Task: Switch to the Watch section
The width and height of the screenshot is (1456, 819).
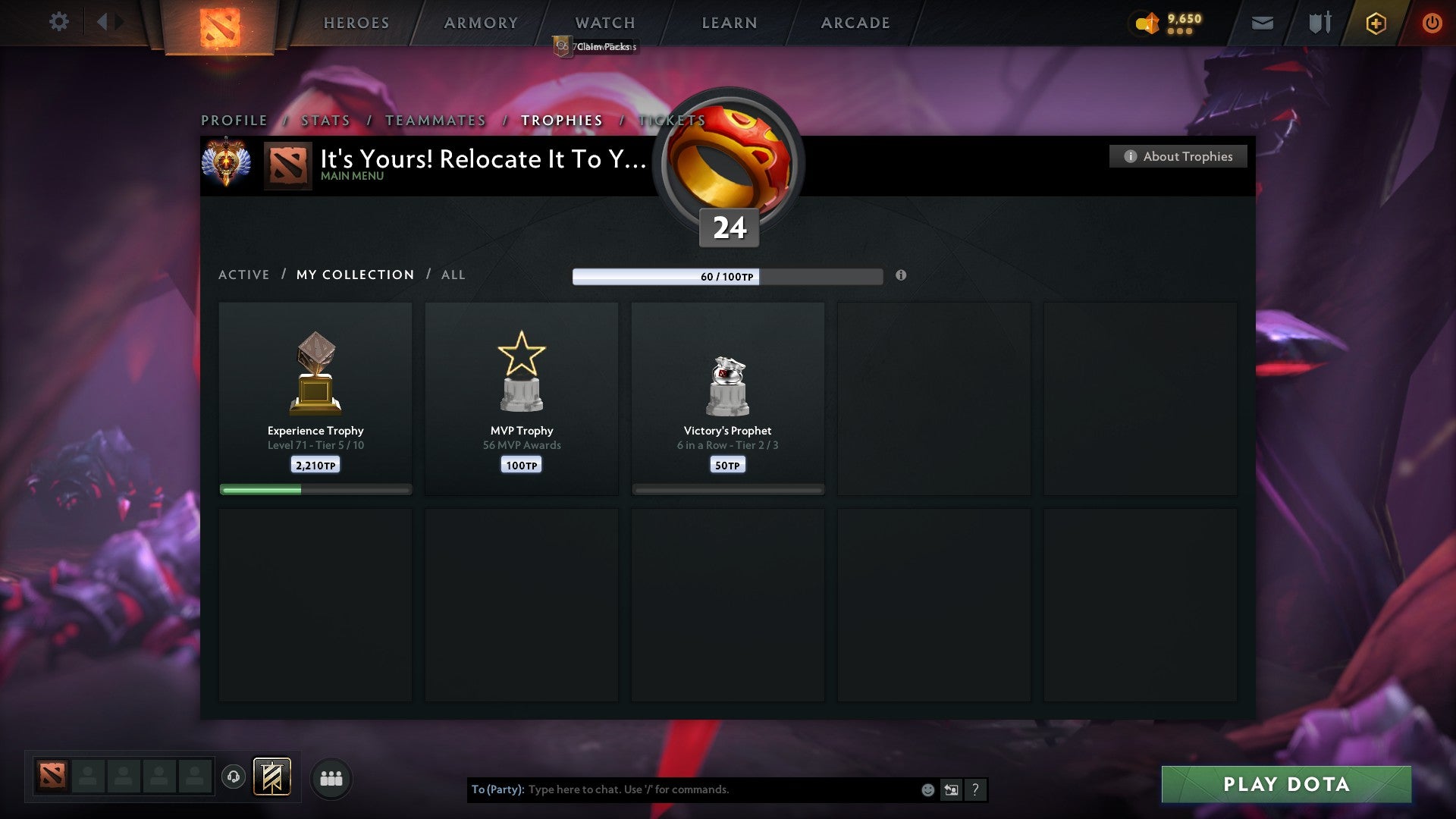Action: pos(604,23)
